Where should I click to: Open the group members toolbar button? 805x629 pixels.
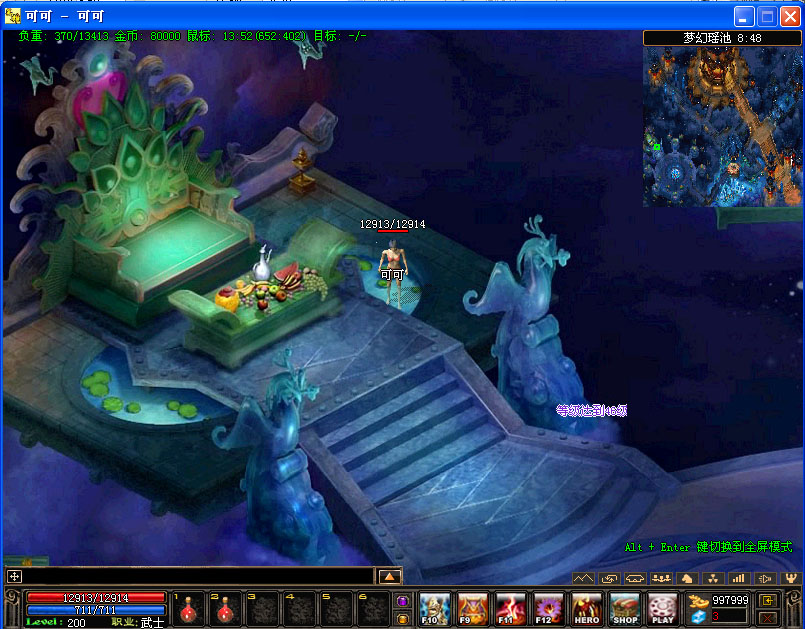(x=661, y=578)
